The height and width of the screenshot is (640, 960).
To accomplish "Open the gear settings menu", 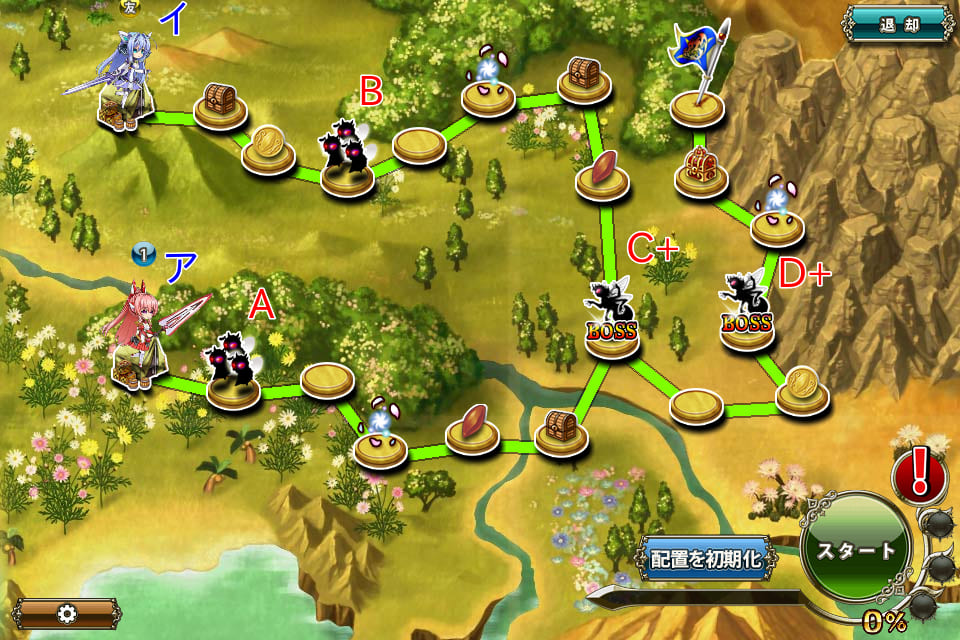I will [x=64, y=613].
